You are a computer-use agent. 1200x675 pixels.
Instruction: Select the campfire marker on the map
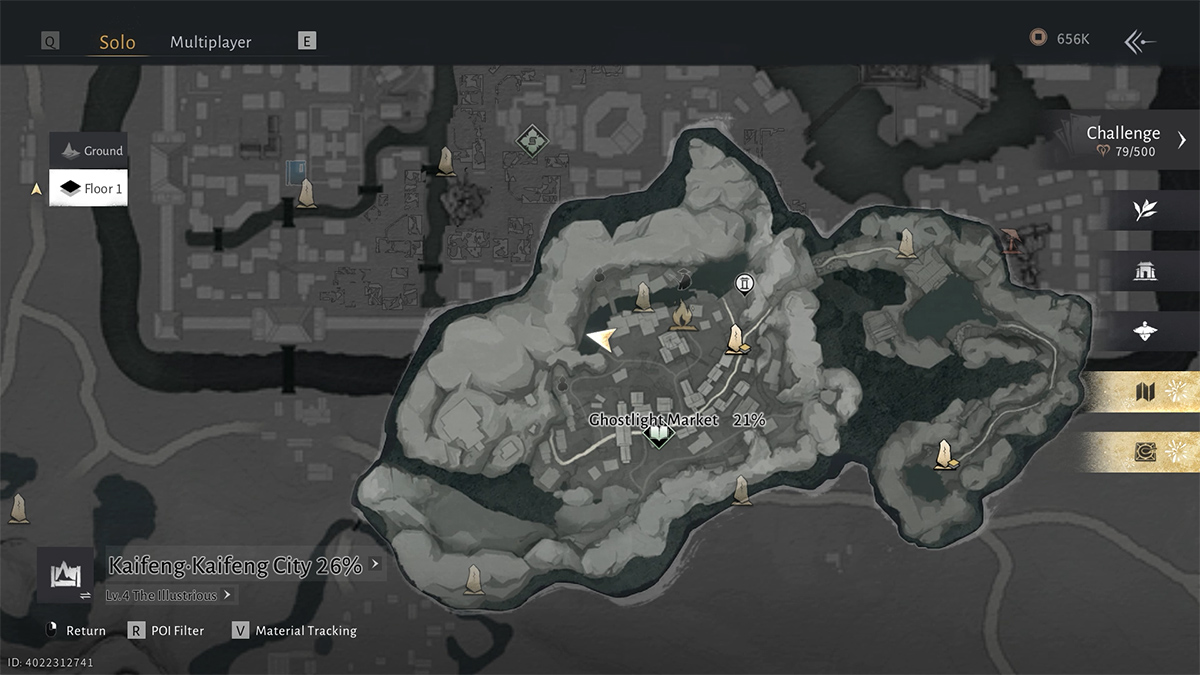(x=683, y=316)
